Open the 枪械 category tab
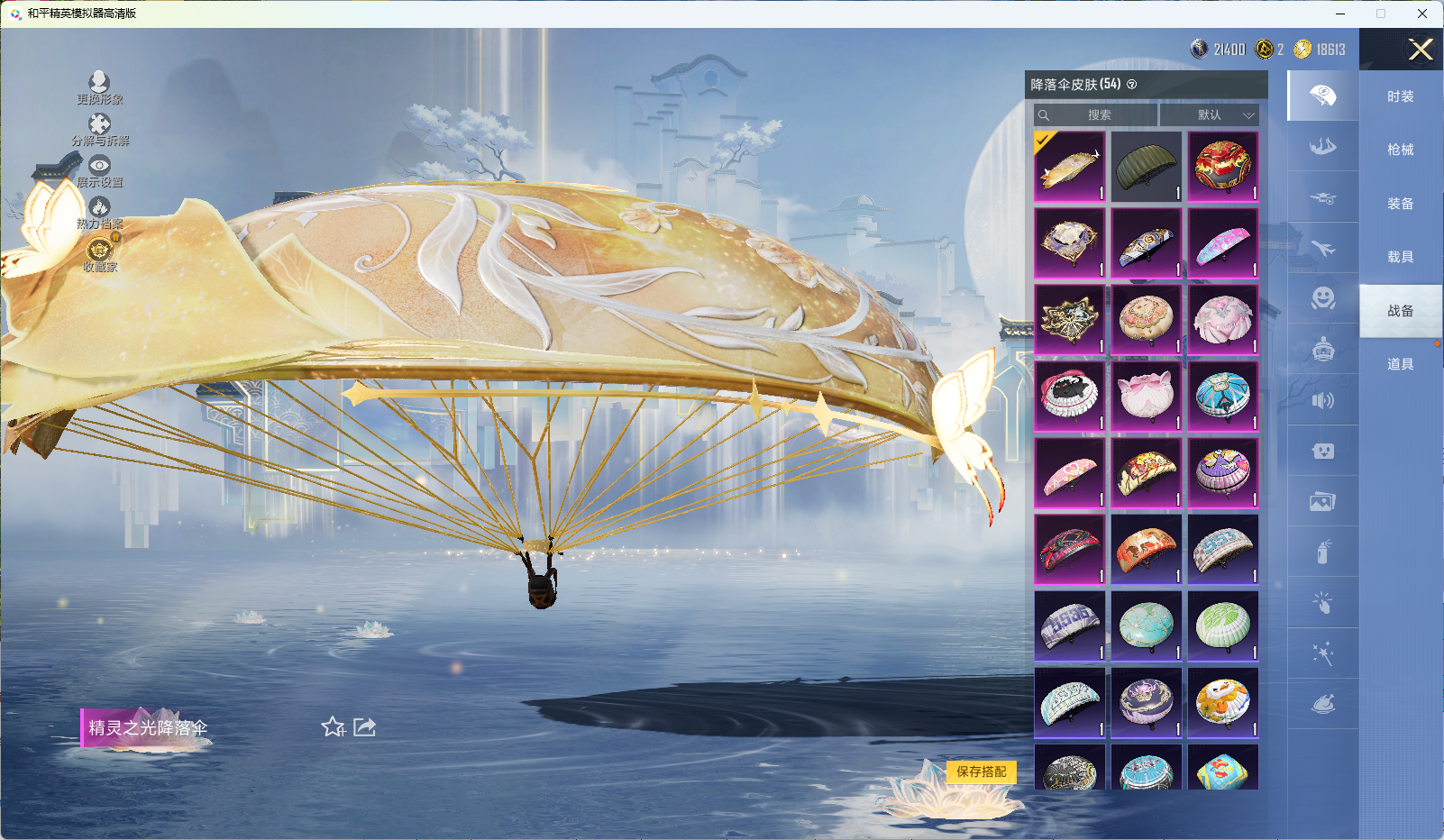The height and width of the screenshot is (840, 1444). 1400,150
